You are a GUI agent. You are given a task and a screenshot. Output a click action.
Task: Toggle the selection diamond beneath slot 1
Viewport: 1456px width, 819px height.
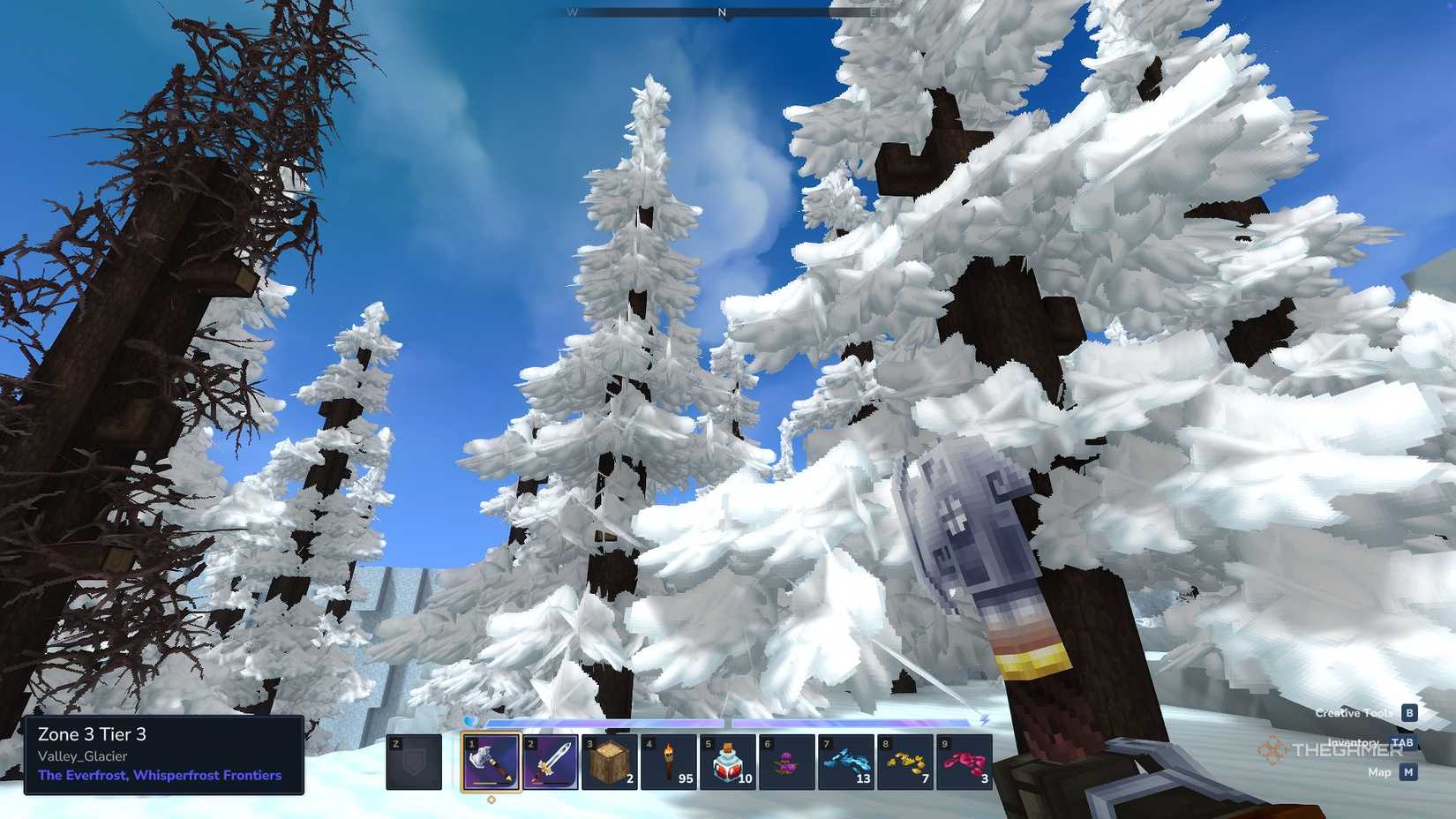click(492, 798)
